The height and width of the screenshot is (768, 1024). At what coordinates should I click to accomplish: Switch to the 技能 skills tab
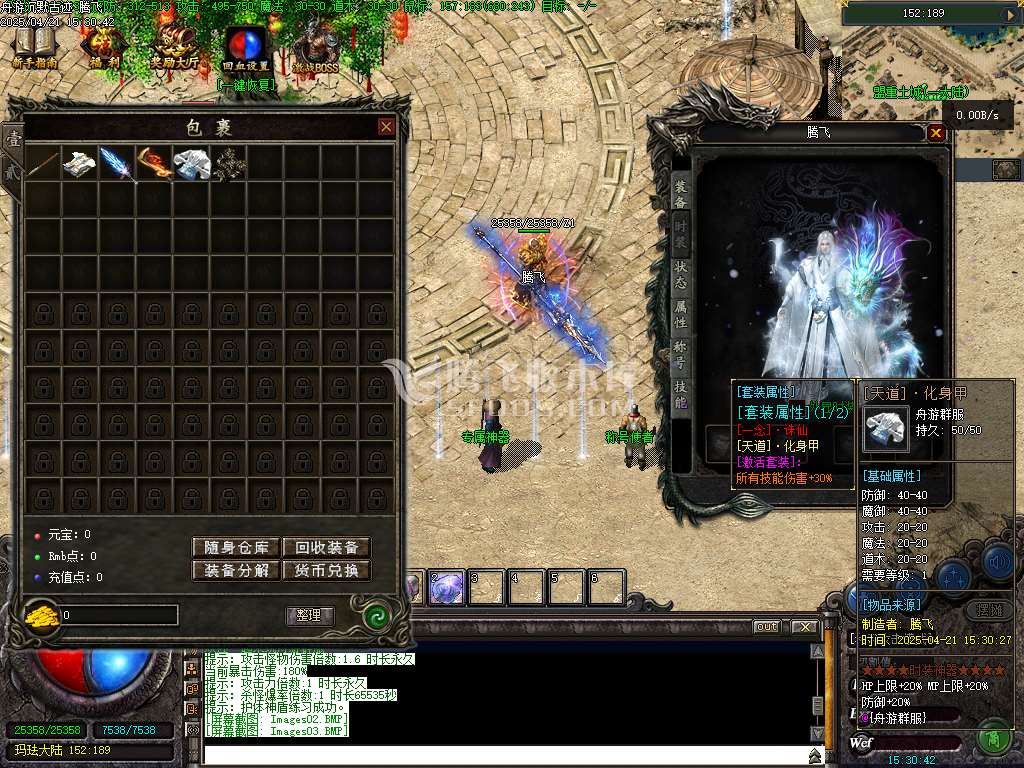click(x=680, y=393)
